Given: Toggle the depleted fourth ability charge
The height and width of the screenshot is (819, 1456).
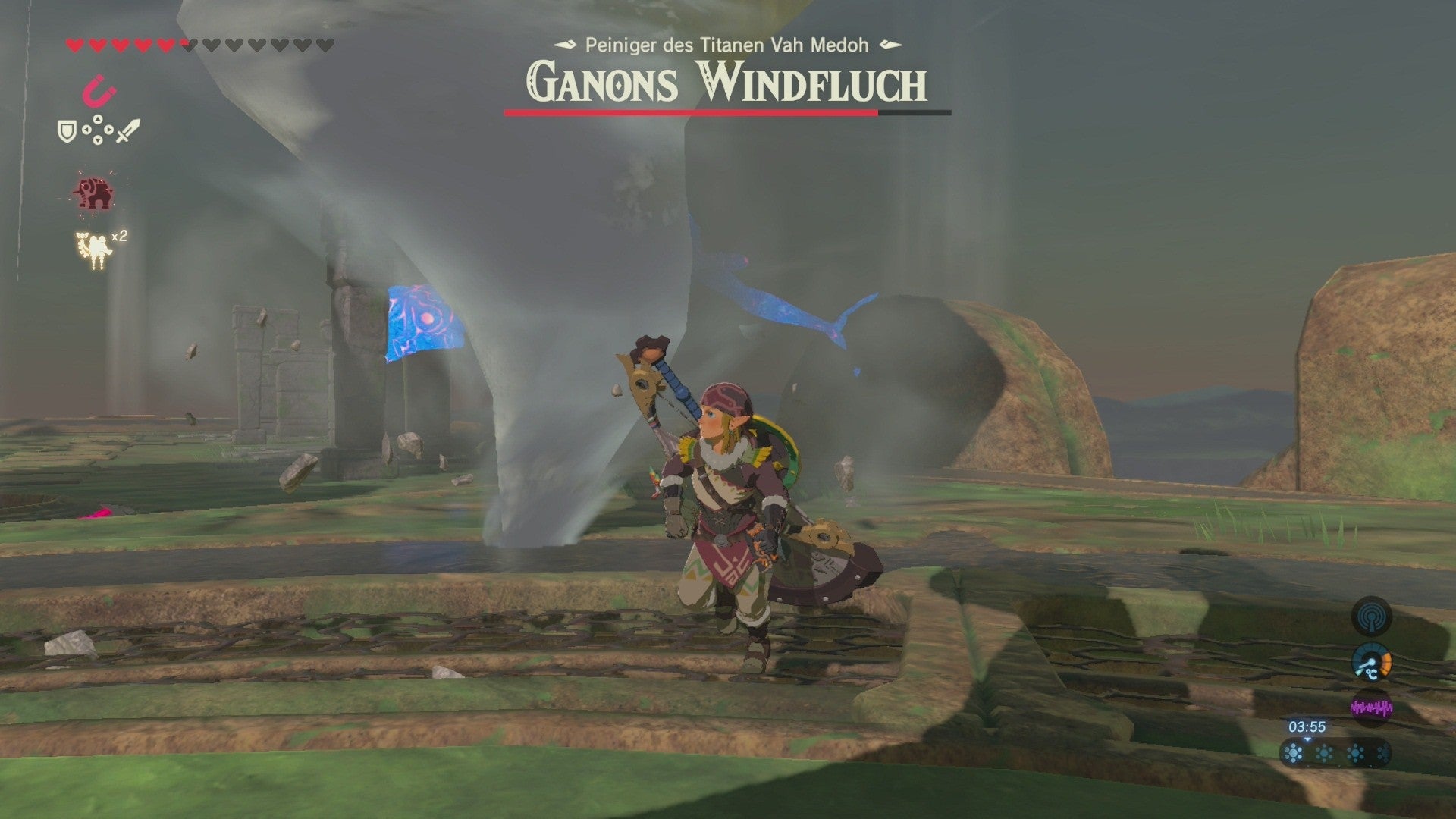Looking at the screenshot, I should tap(1383, 753).
